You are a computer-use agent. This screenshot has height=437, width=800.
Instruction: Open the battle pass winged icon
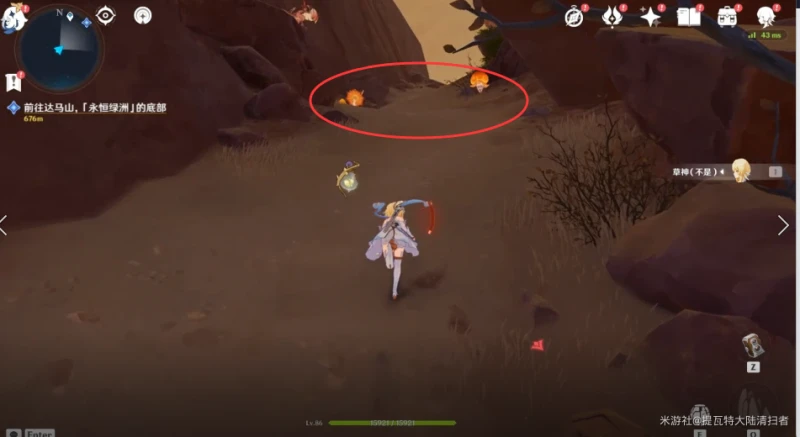click(612, 16)
